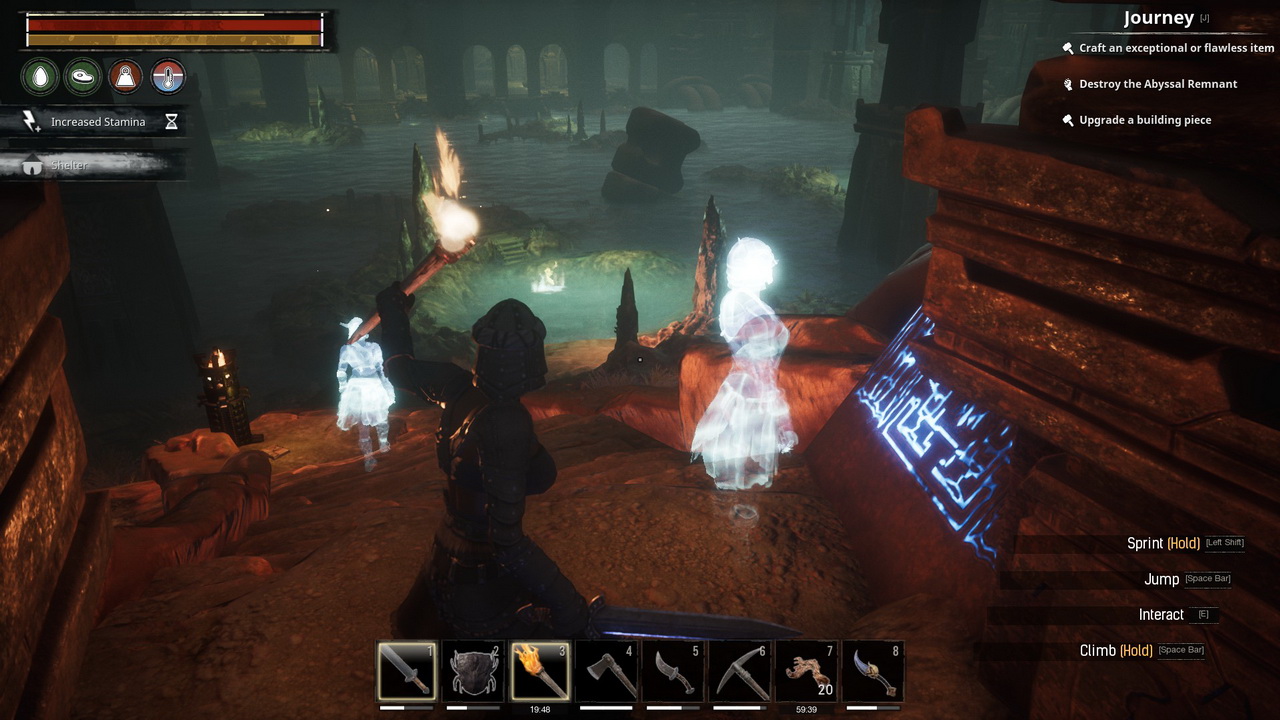Click the water drop thirst status icon

tap(40, 76)
